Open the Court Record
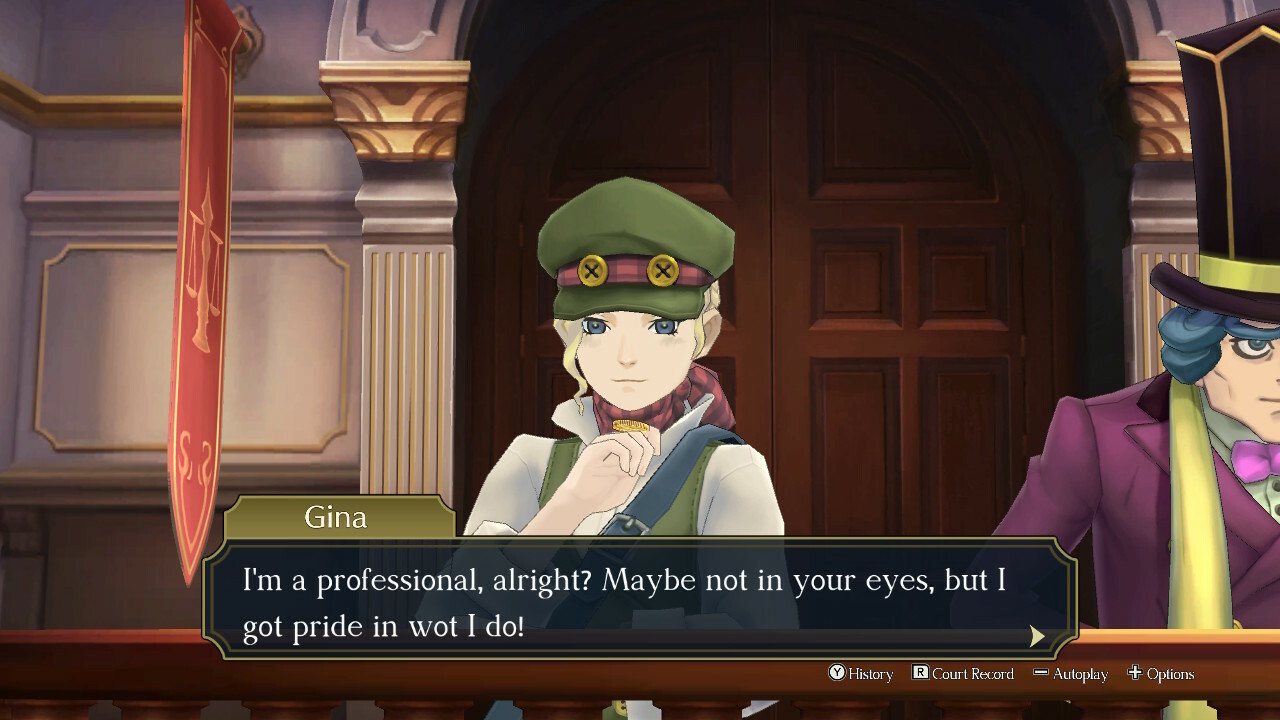The image size is (1280, 720). tap(963, 674)
